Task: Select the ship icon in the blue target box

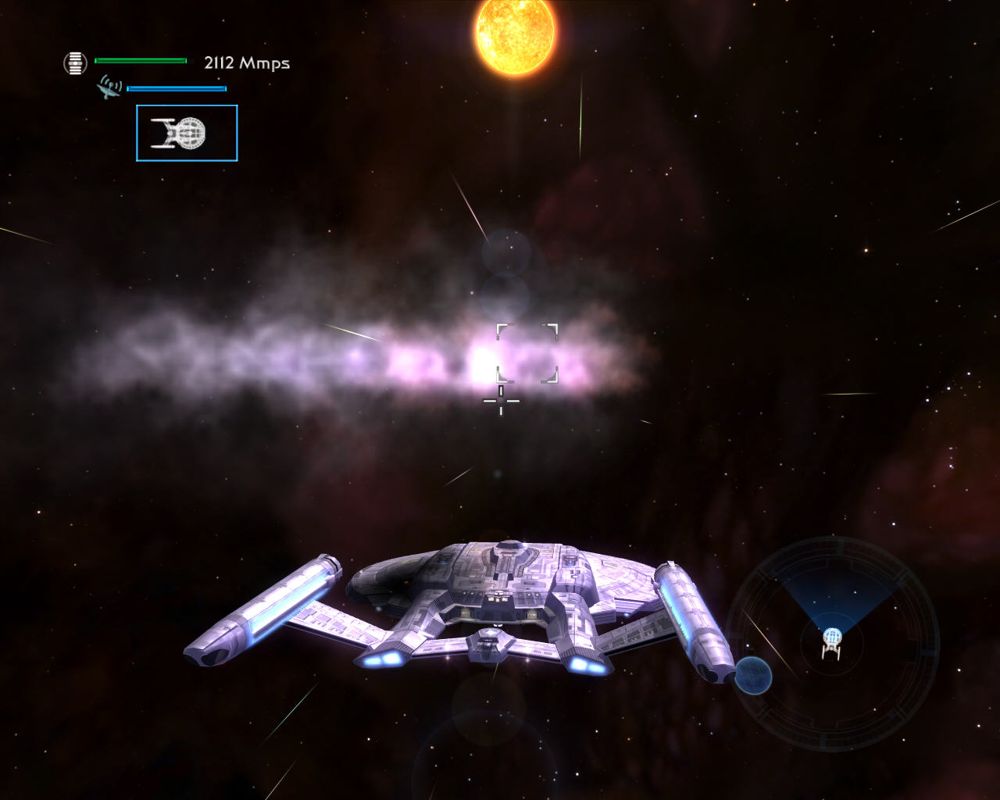Action: click(180, 133)
